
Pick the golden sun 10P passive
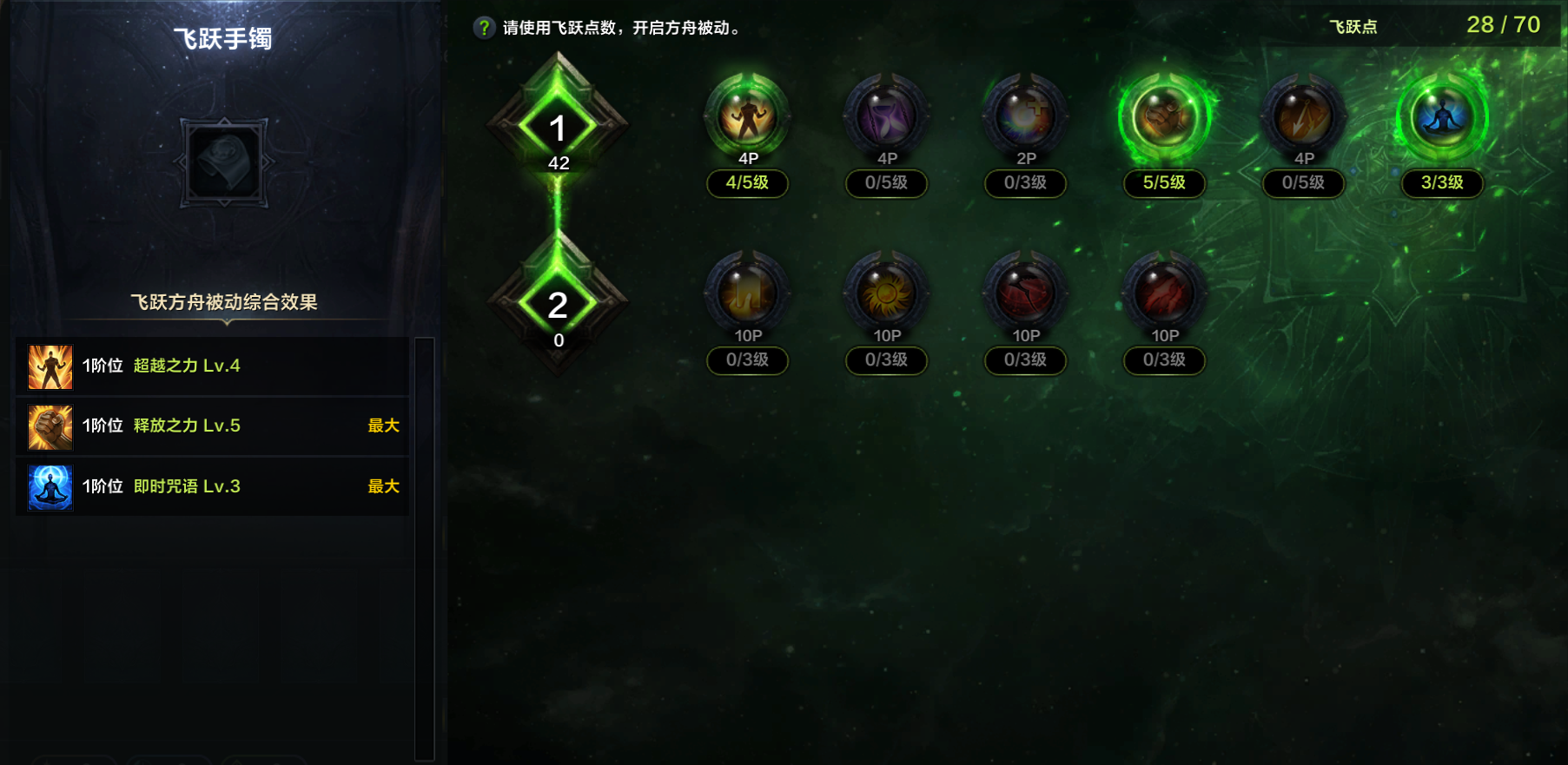coord(886,294)
